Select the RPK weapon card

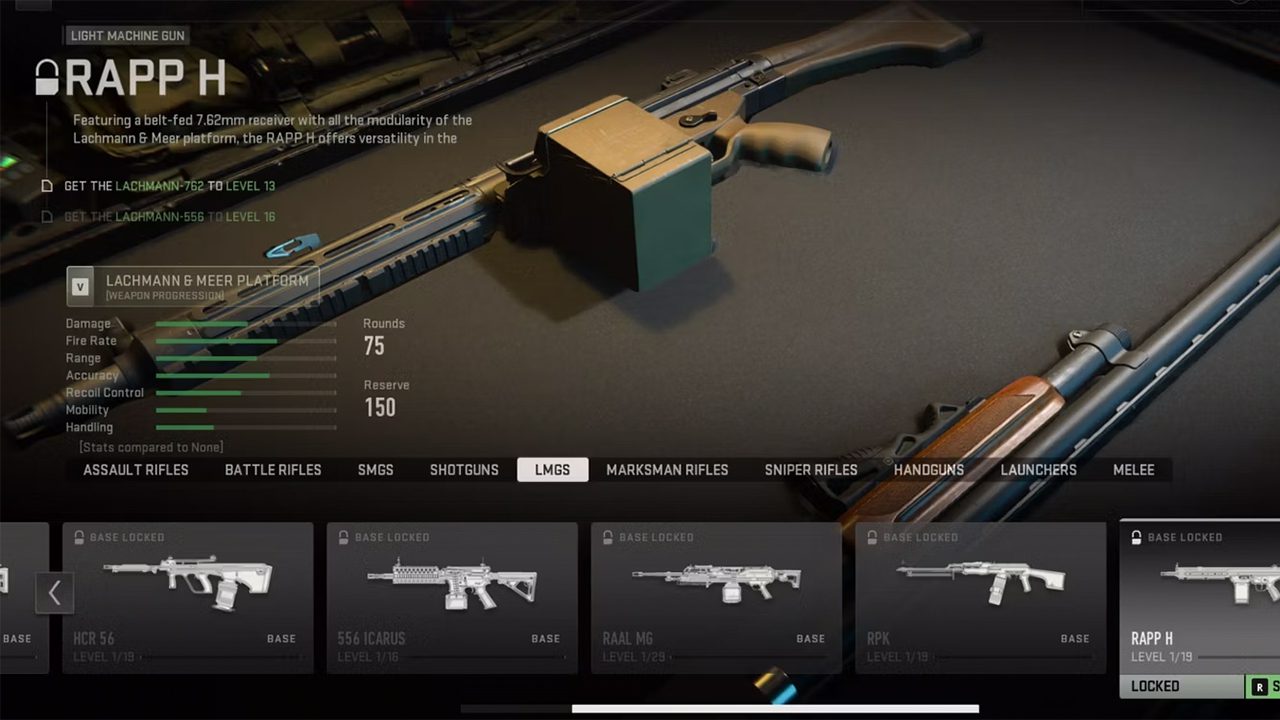[x=980, y=597]
